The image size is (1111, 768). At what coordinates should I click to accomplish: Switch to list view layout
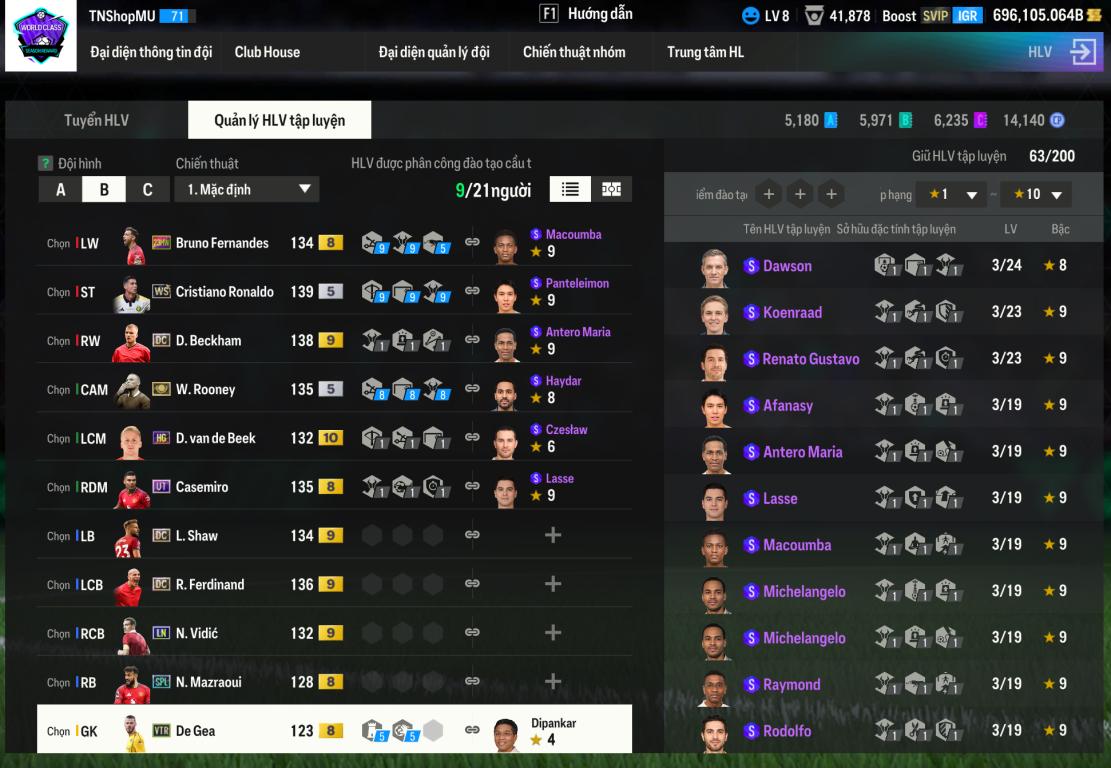(x=570, y=189)
